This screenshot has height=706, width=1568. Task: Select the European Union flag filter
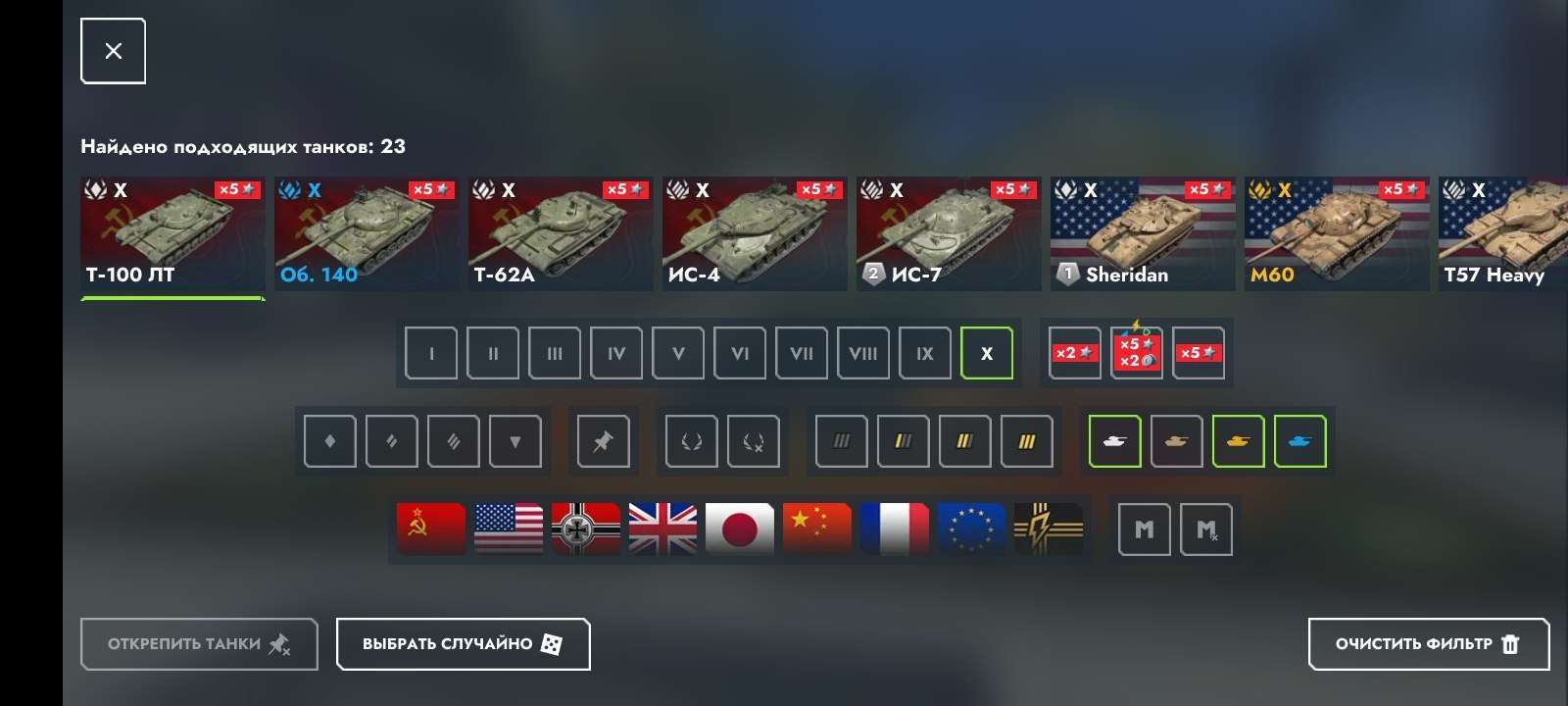[x=971, y=529]
